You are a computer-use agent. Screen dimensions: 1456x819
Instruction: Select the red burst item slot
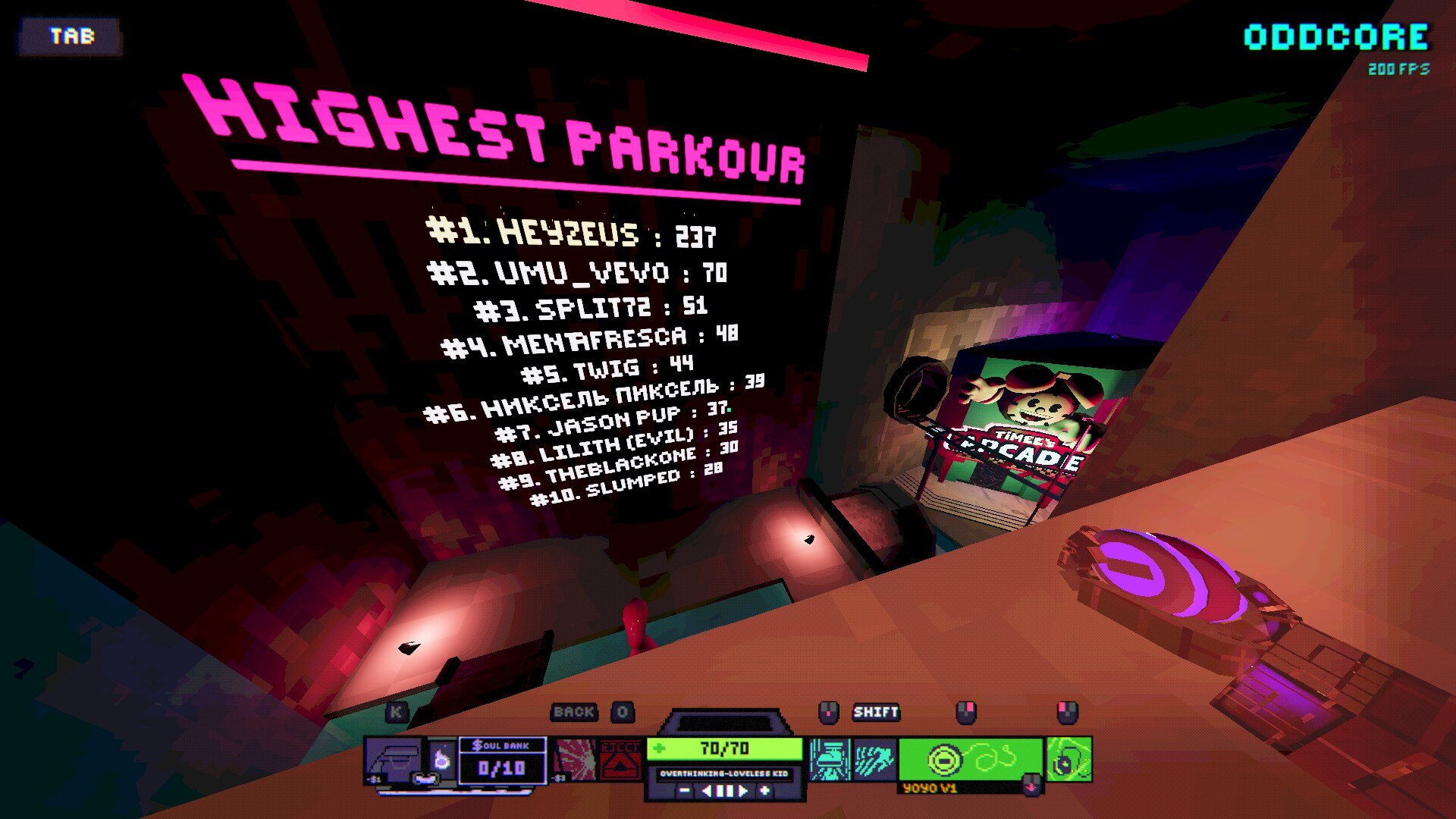click(576, 760)
